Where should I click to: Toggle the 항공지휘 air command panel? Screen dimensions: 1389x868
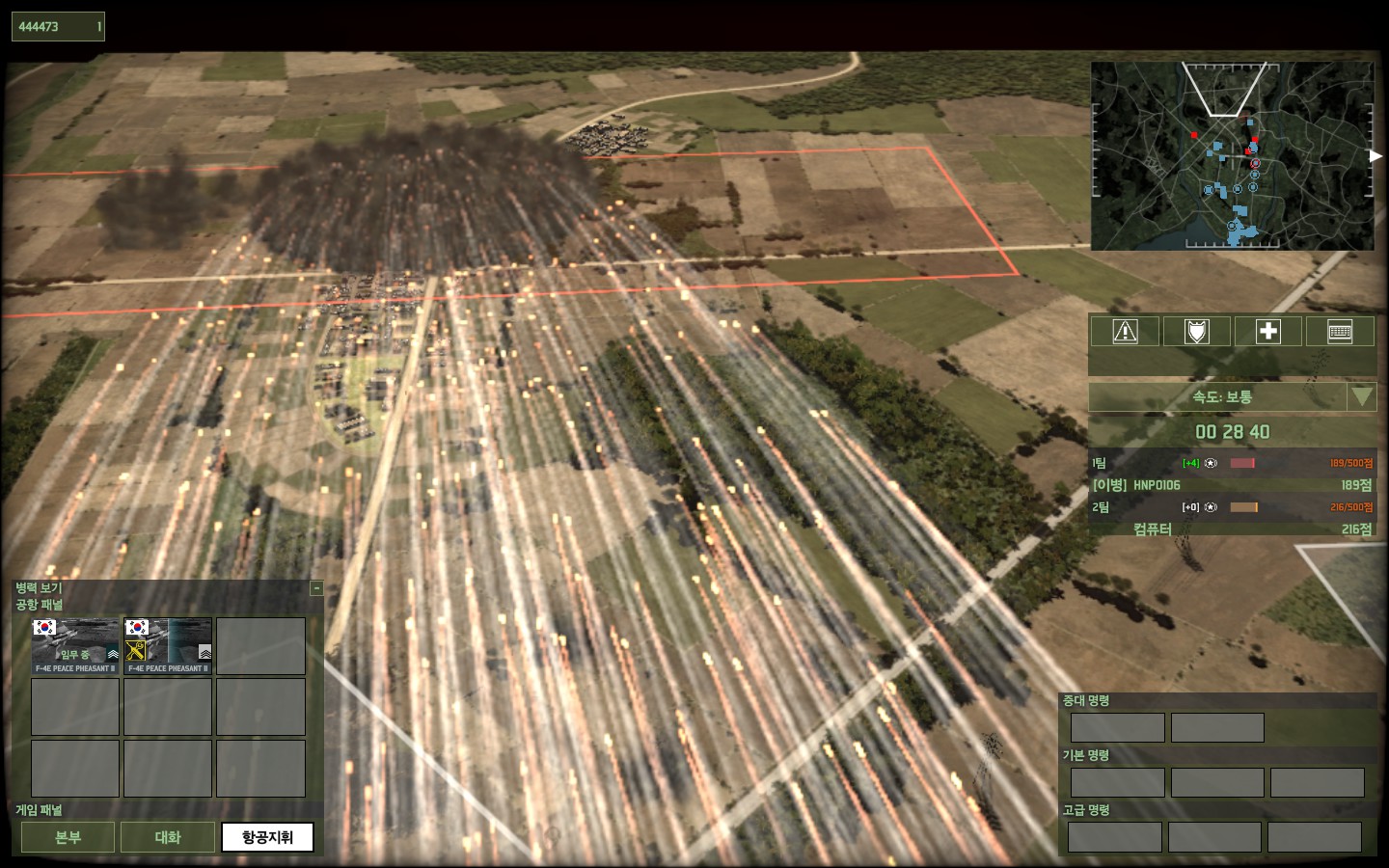click(267, 837)
